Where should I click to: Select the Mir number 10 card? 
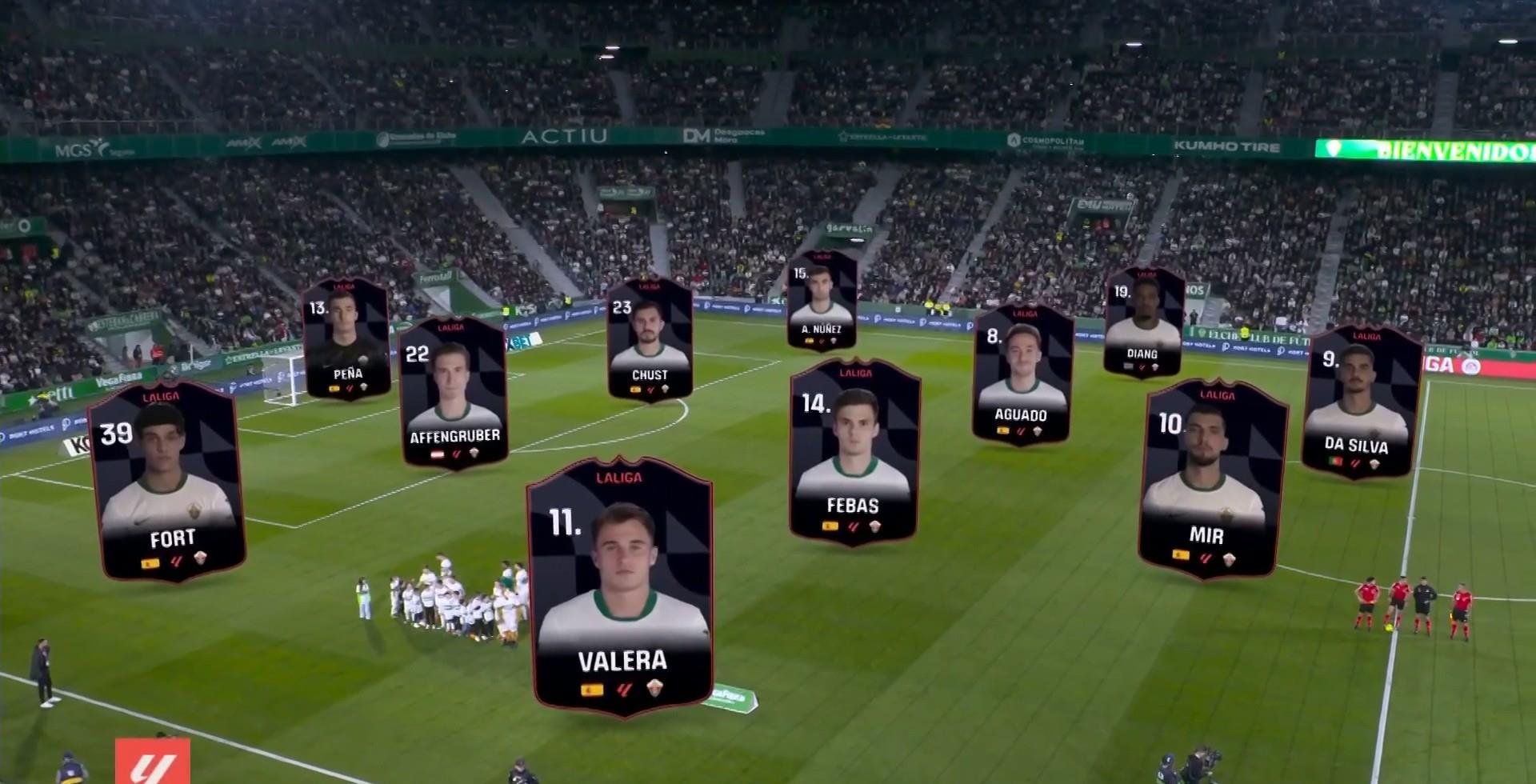coord(1211,478)
